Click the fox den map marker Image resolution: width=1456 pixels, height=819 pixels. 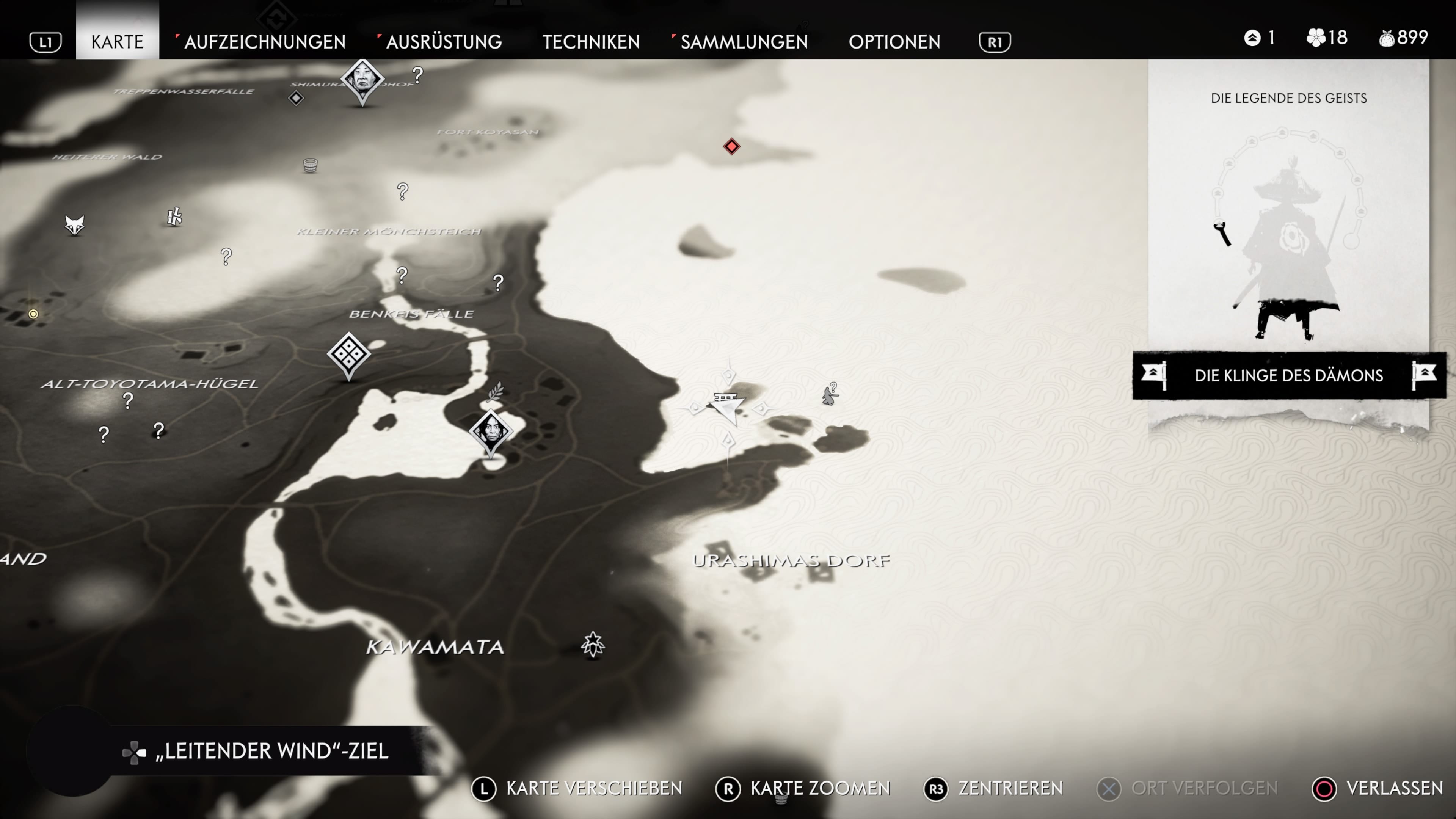point(75,224)
